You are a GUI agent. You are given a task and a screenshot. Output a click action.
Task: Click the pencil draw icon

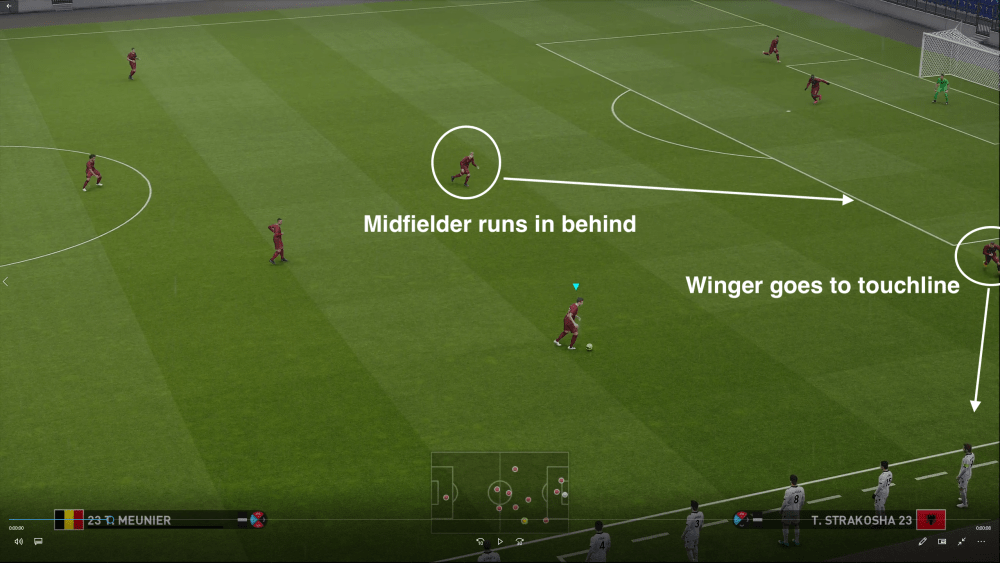pos(923,541)
